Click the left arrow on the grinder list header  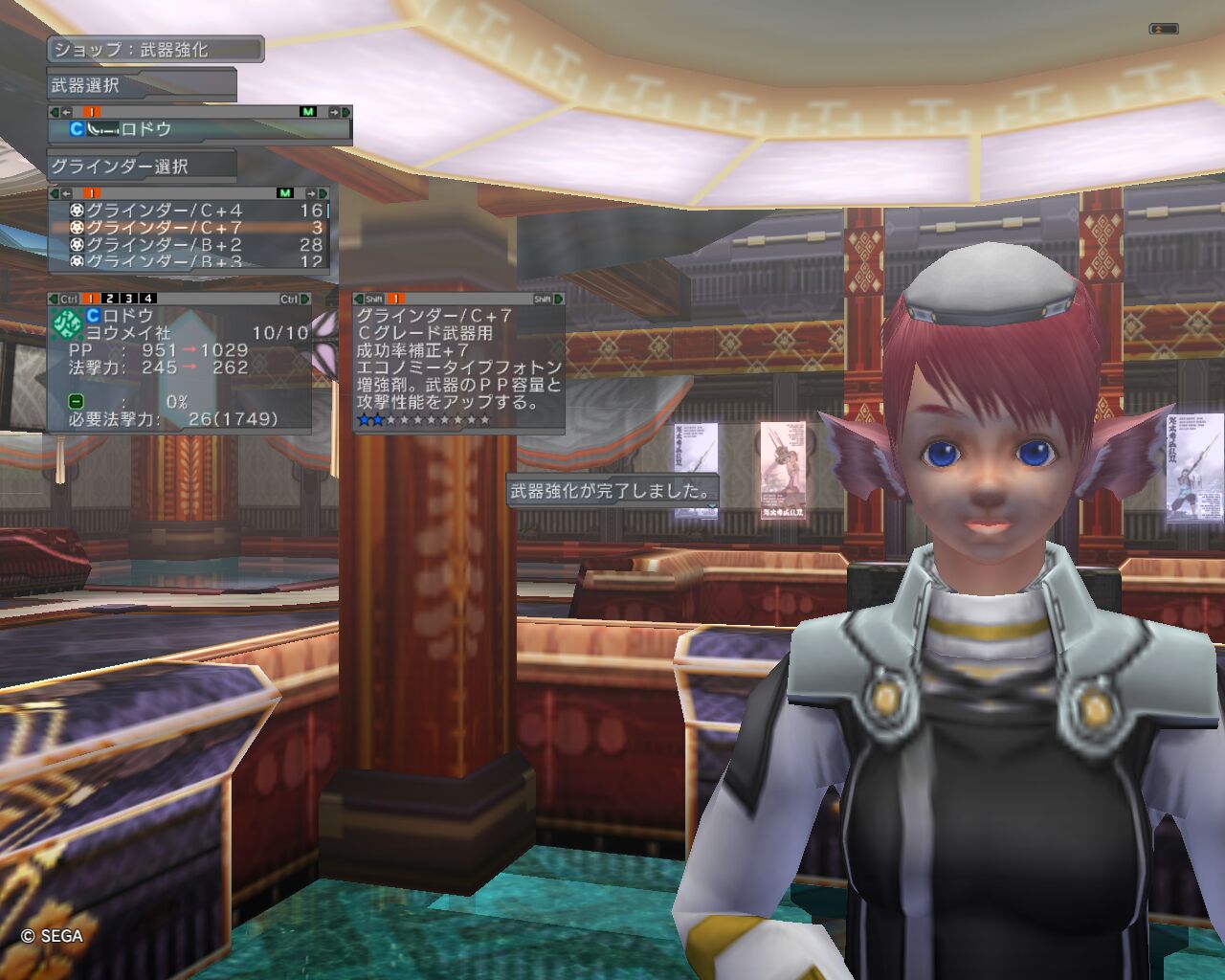(66, 193)
